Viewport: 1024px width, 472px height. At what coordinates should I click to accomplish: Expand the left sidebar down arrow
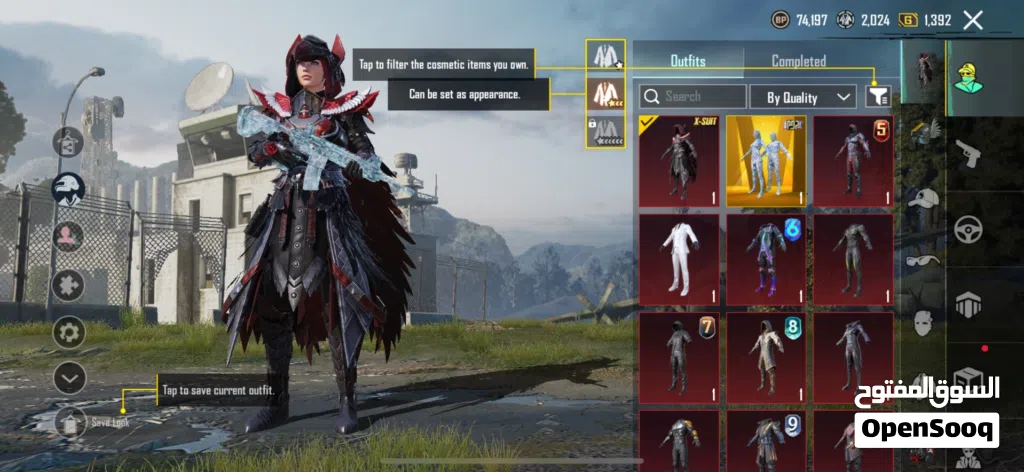click(69, 378)
